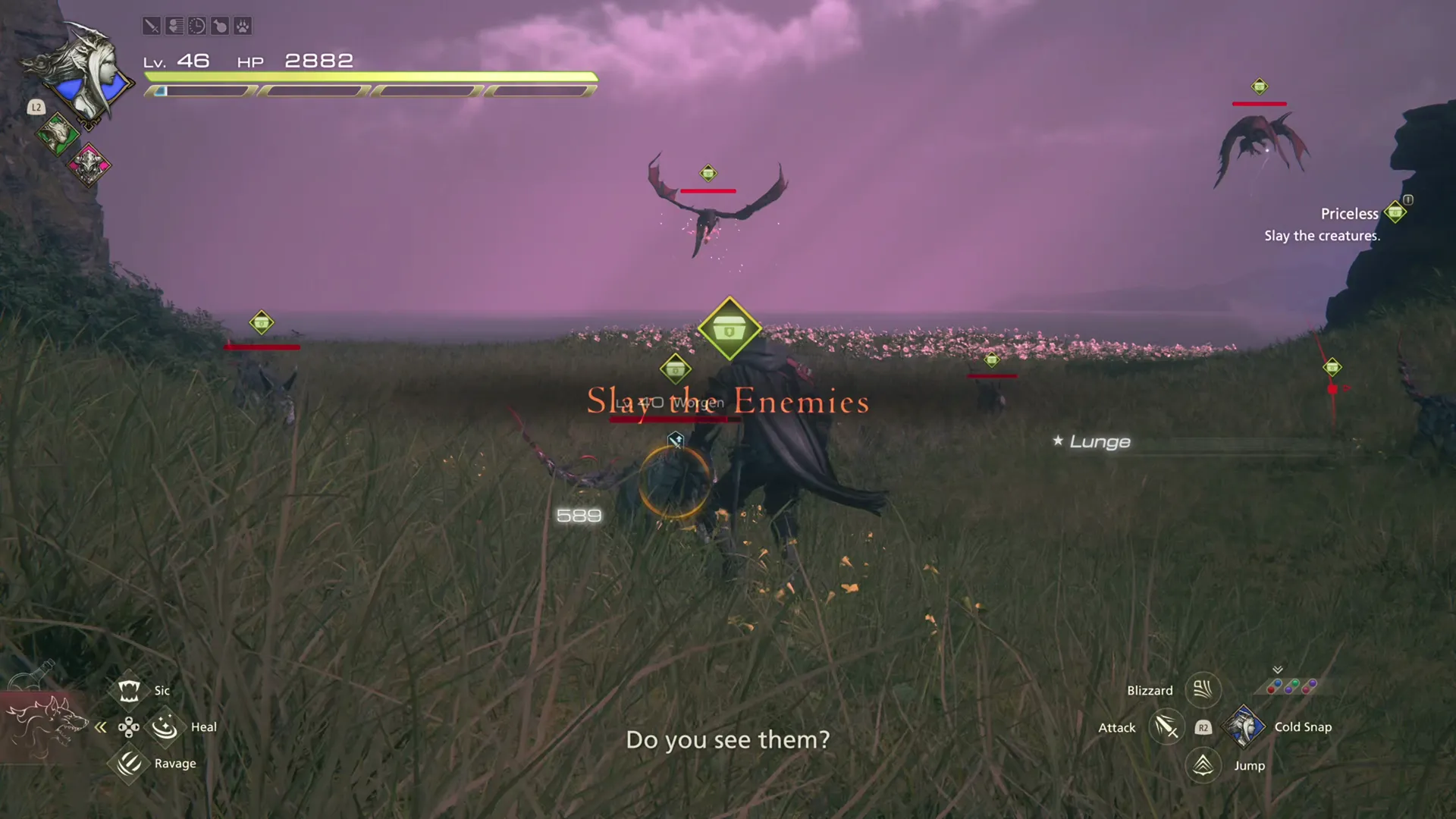Click the Sic command fang icon
This screenshot has width=1456, height=819.
(x=129, y=690)
